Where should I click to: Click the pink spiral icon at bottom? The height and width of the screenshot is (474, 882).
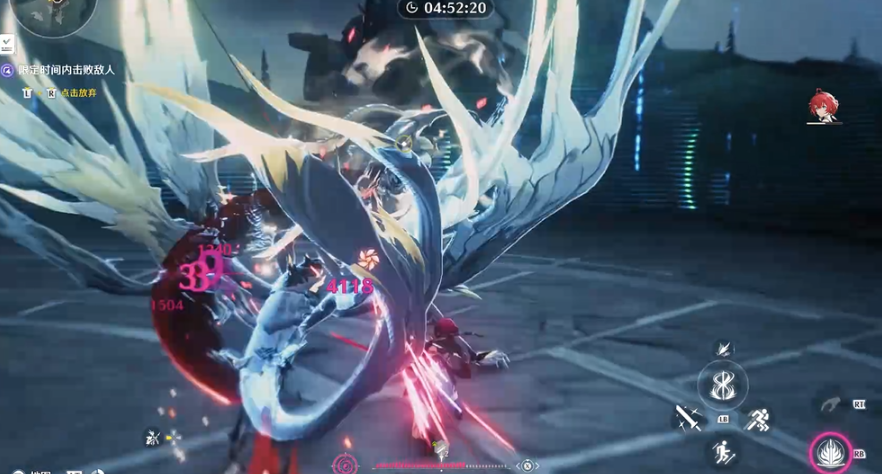click(x=346, y=464)
